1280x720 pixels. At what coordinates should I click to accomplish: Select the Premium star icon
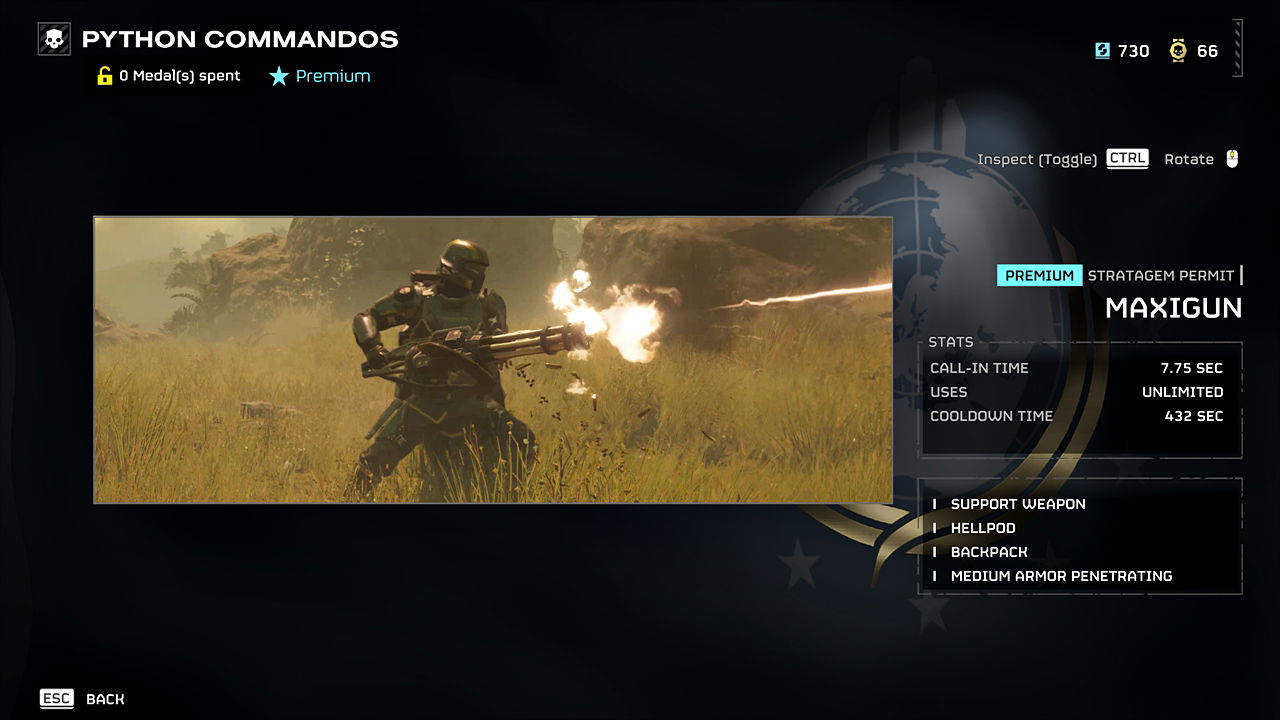click(279, 75)
